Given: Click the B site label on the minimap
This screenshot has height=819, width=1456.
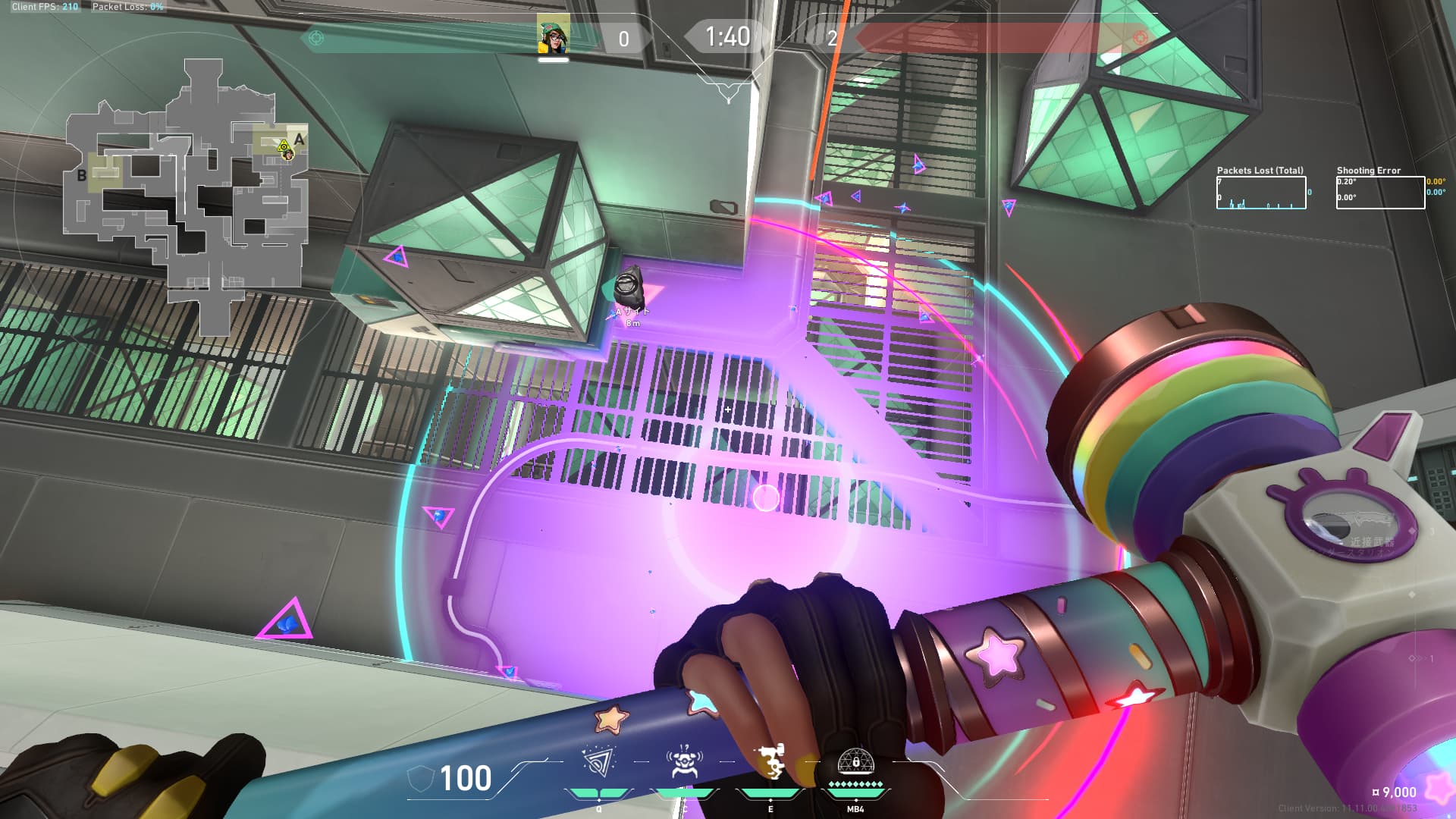Looking at the screenshot, I should pyautogui.click(x=82, y=176).
